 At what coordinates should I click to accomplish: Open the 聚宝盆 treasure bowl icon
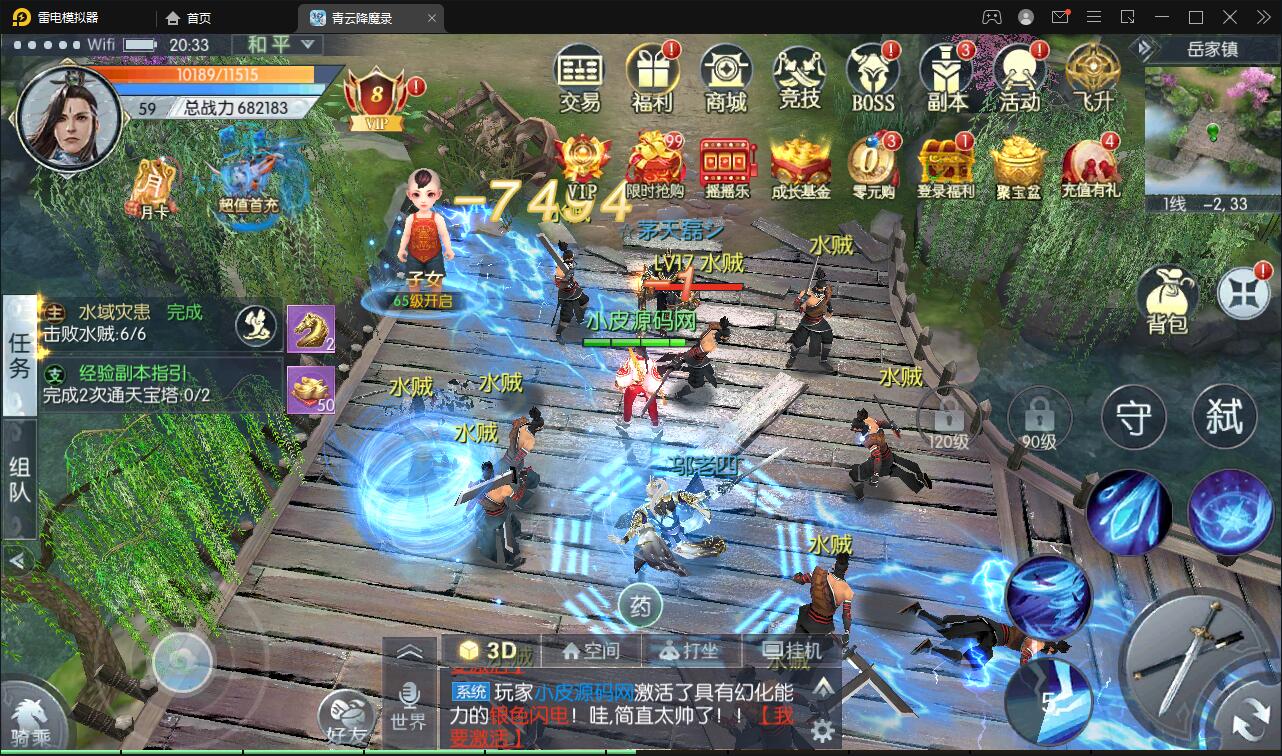click(x=1019, y=165)
